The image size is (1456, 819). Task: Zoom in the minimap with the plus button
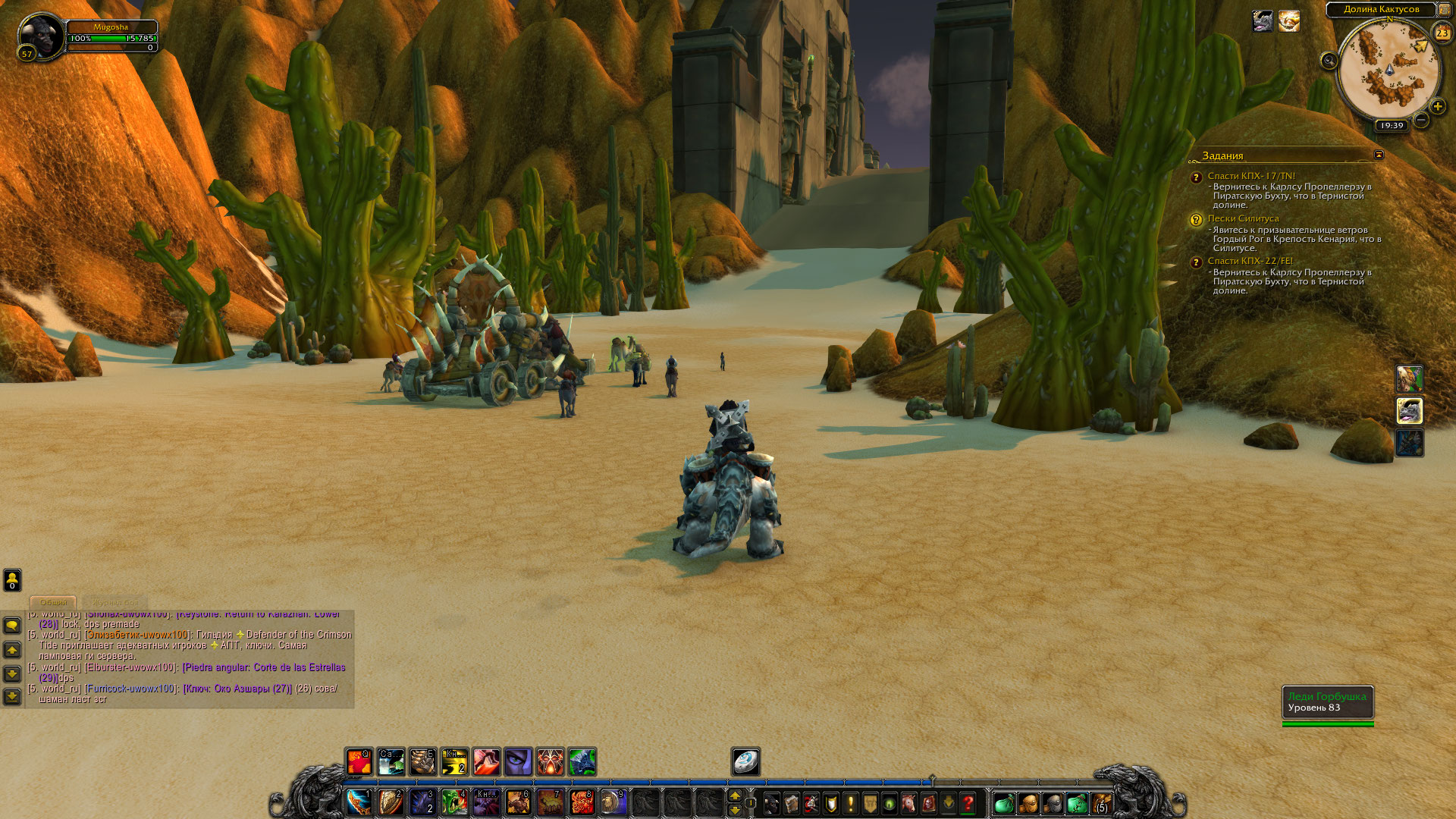tap(1437, 107)
